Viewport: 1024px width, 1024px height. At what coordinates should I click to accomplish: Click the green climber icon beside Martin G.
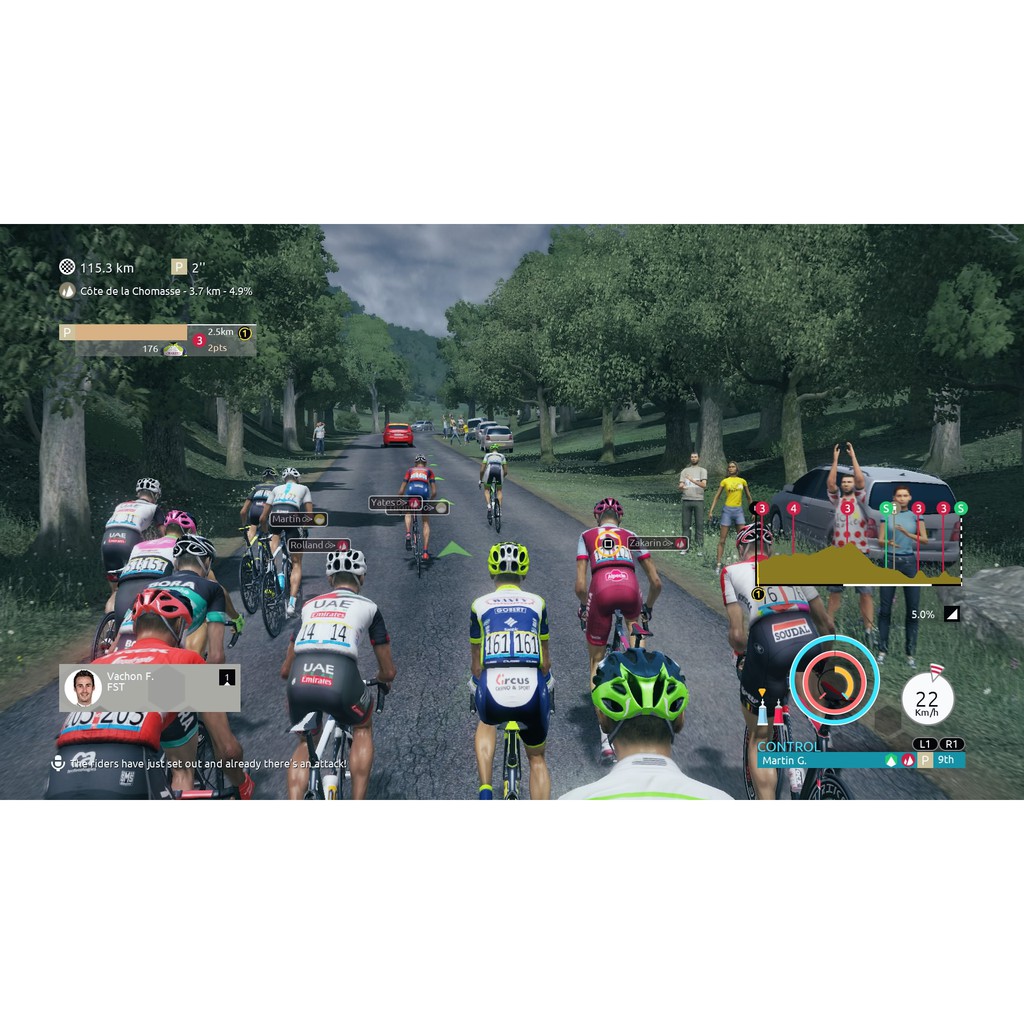point(890,760)
